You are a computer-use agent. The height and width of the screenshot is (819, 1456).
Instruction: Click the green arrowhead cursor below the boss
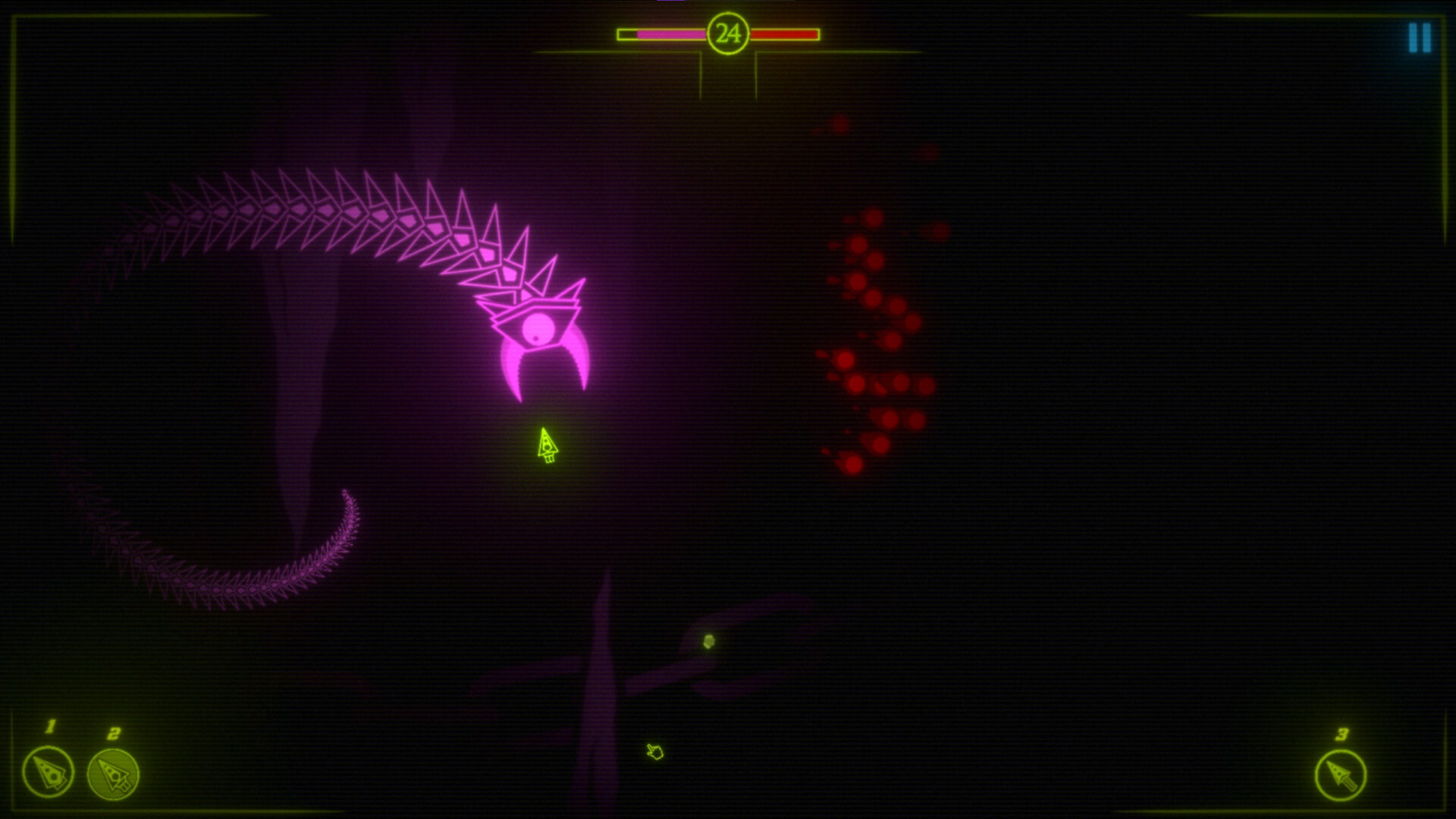click(547, 444)
